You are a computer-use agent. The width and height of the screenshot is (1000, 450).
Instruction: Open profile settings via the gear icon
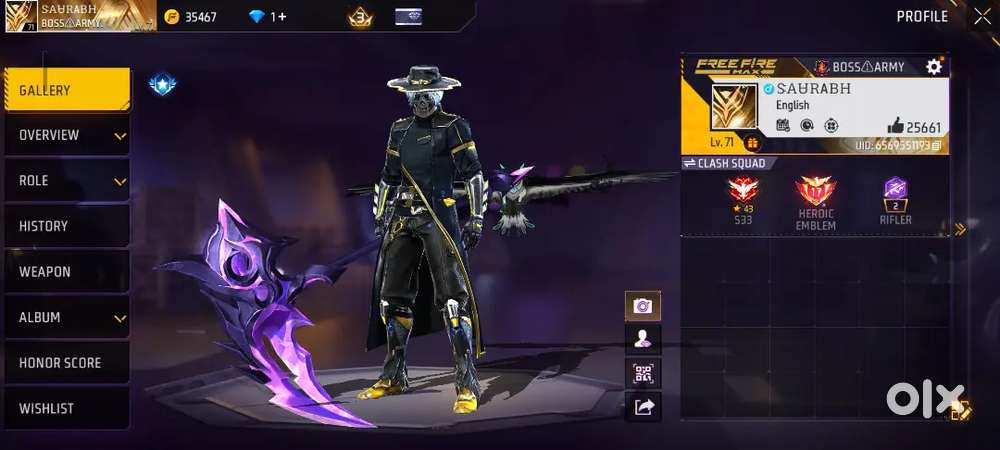click(x=934, y=66)
